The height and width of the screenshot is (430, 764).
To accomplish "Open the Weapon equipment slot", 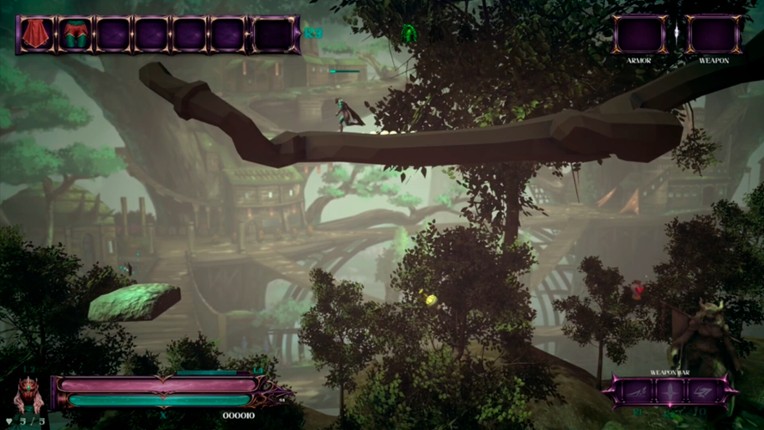I will 714,34.
